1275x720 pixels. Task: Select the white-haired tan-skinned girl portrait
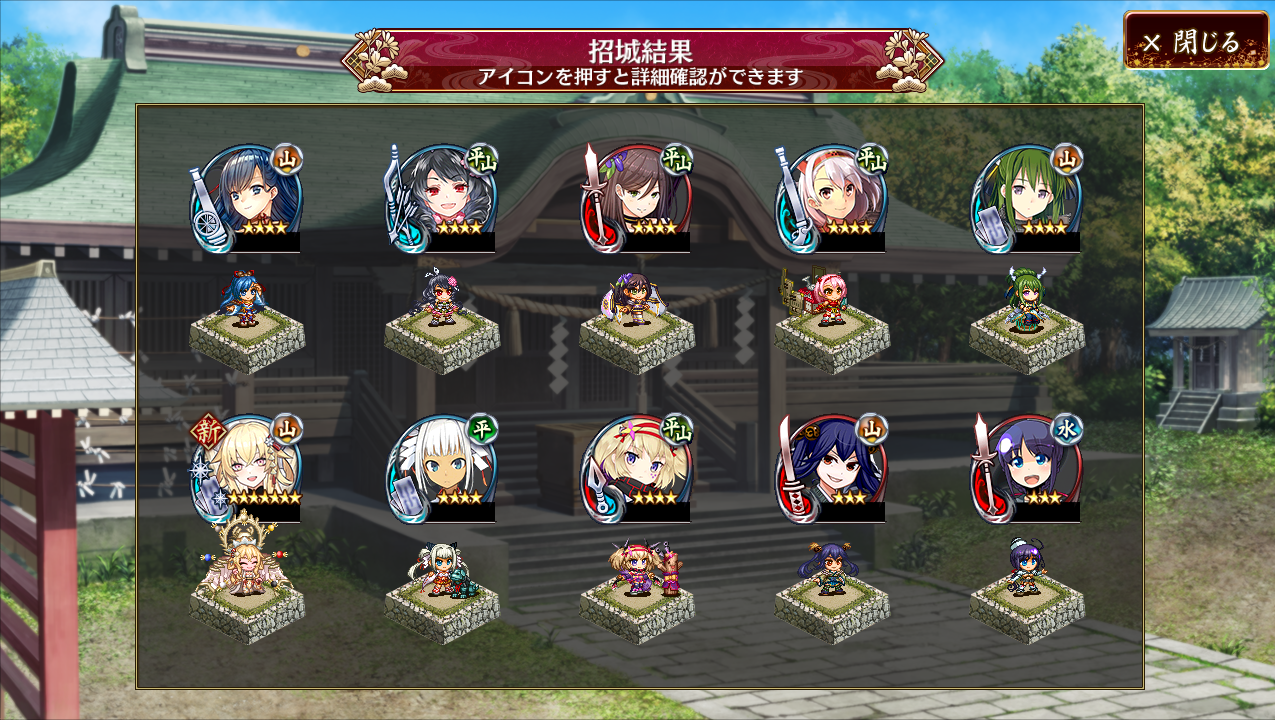pos(441,468)
